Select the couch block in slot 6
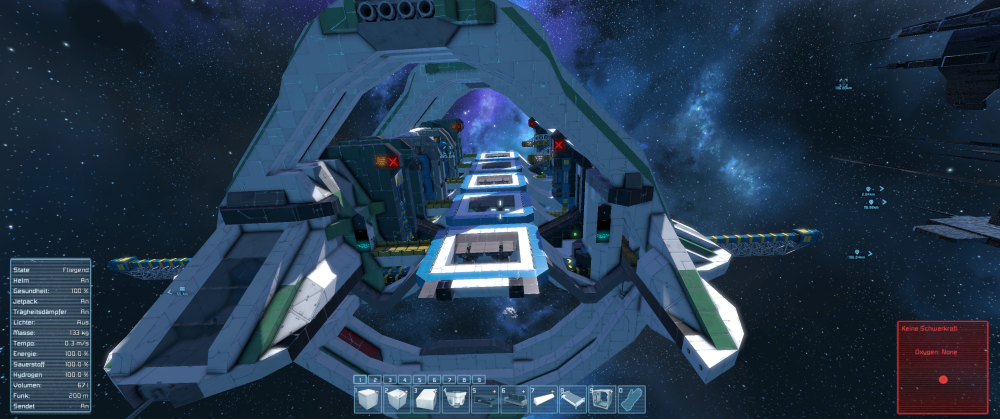The width and height of the screenshot is (1000, 419). click(513, 398)
